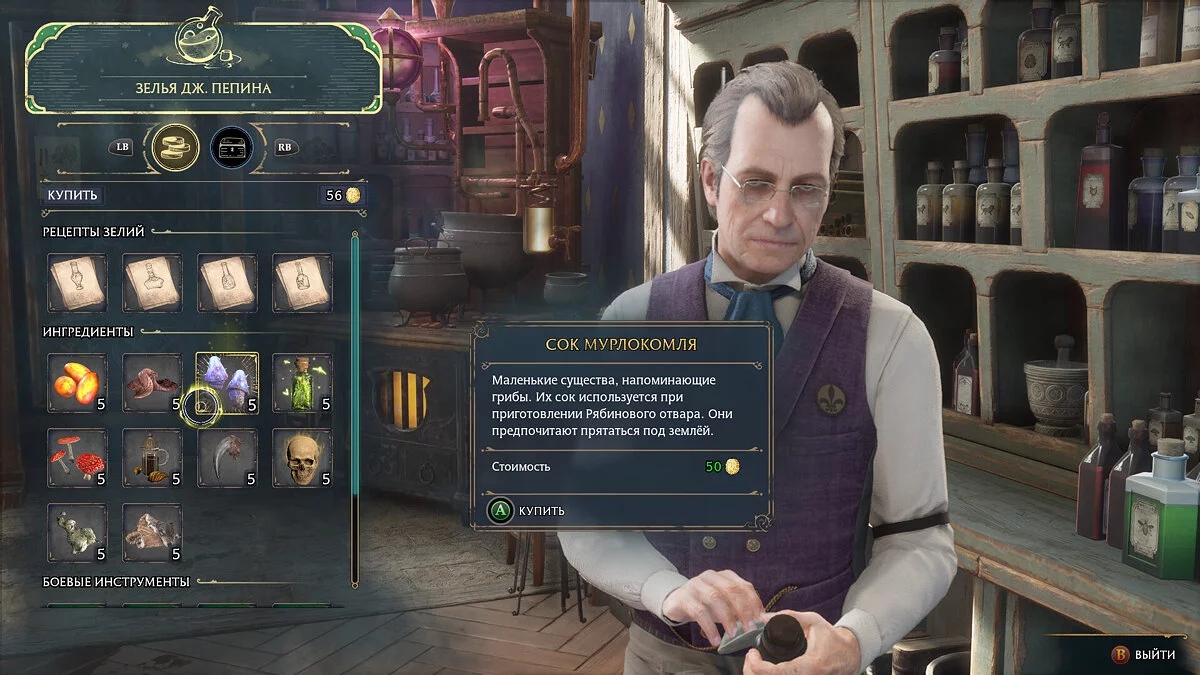Pick the skull ingredient slot

(302, 458)
